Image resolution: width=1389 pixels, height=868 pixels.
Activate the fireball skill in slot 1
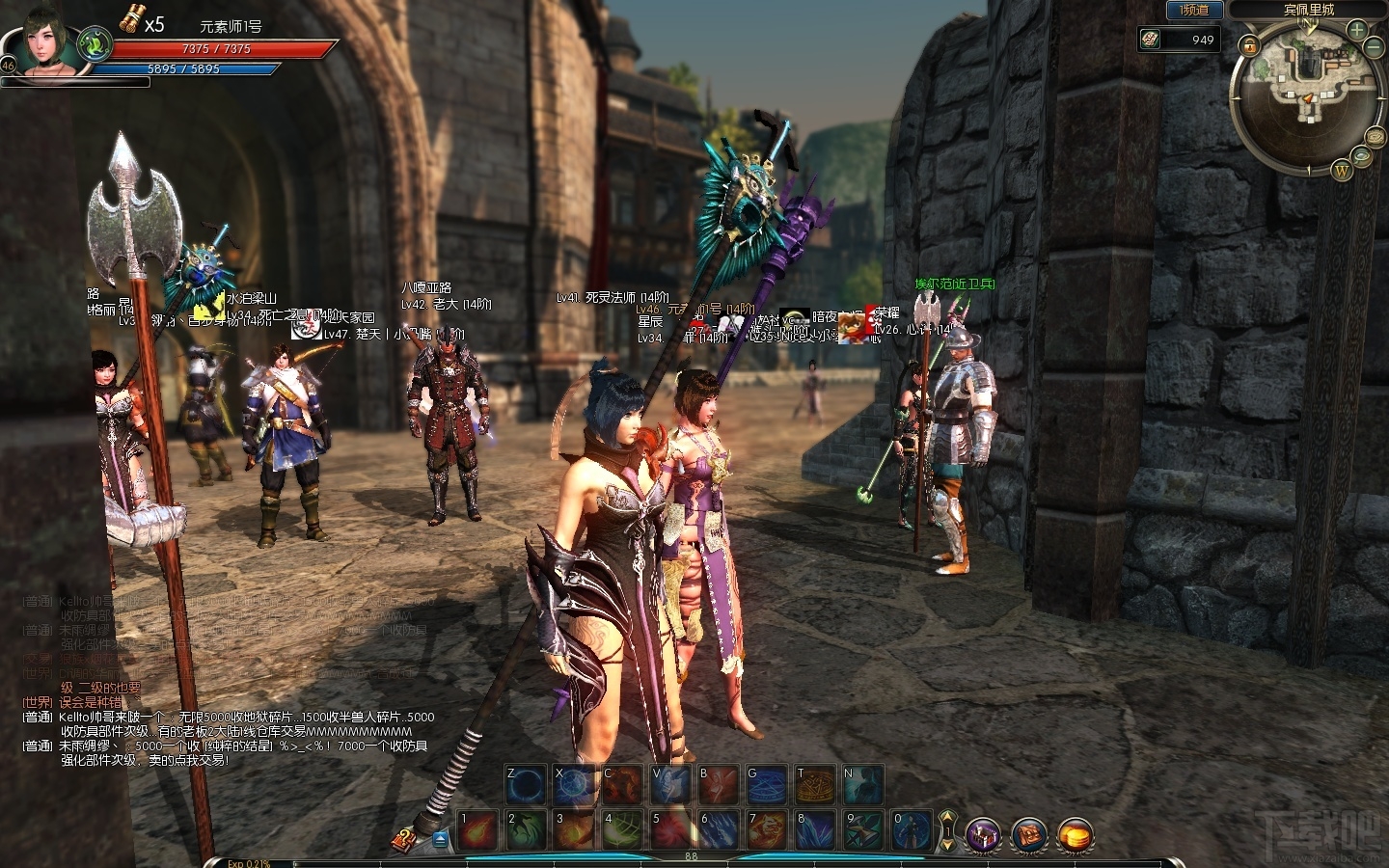tap(478, 830)
